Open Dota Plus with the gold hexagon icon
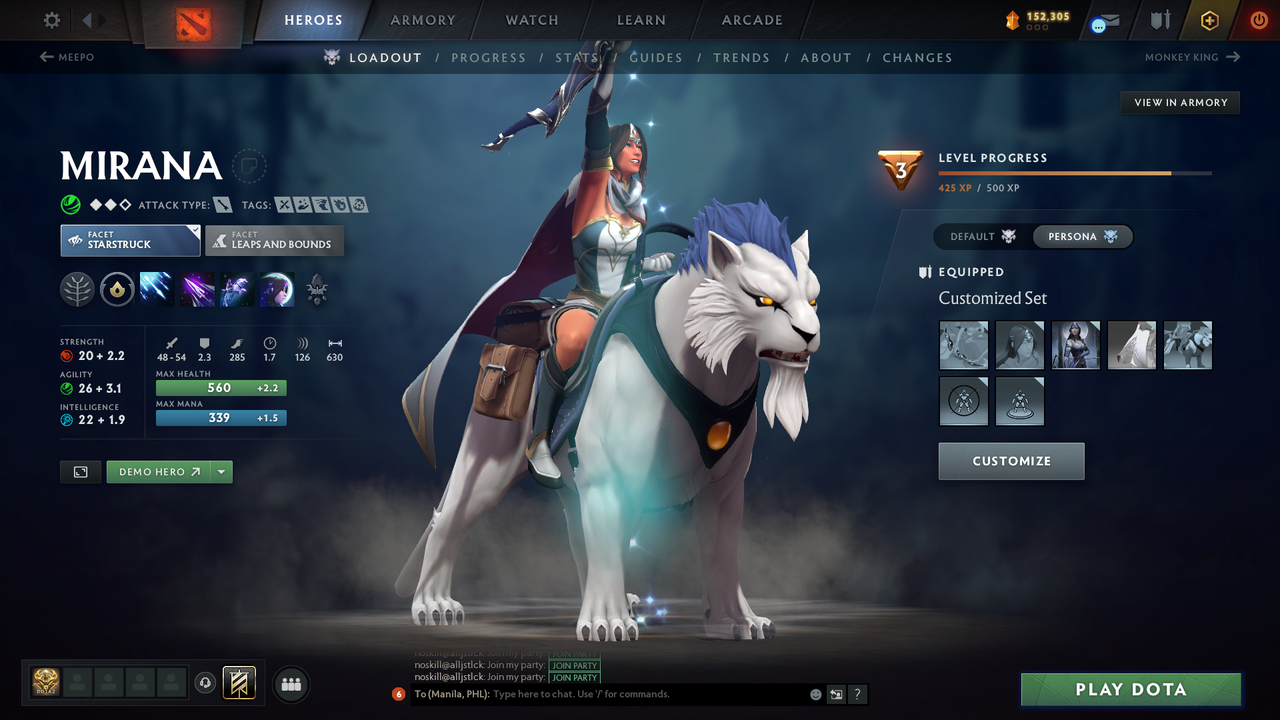This screenshot has width=1280, height=720. [x=1209, y=19]
